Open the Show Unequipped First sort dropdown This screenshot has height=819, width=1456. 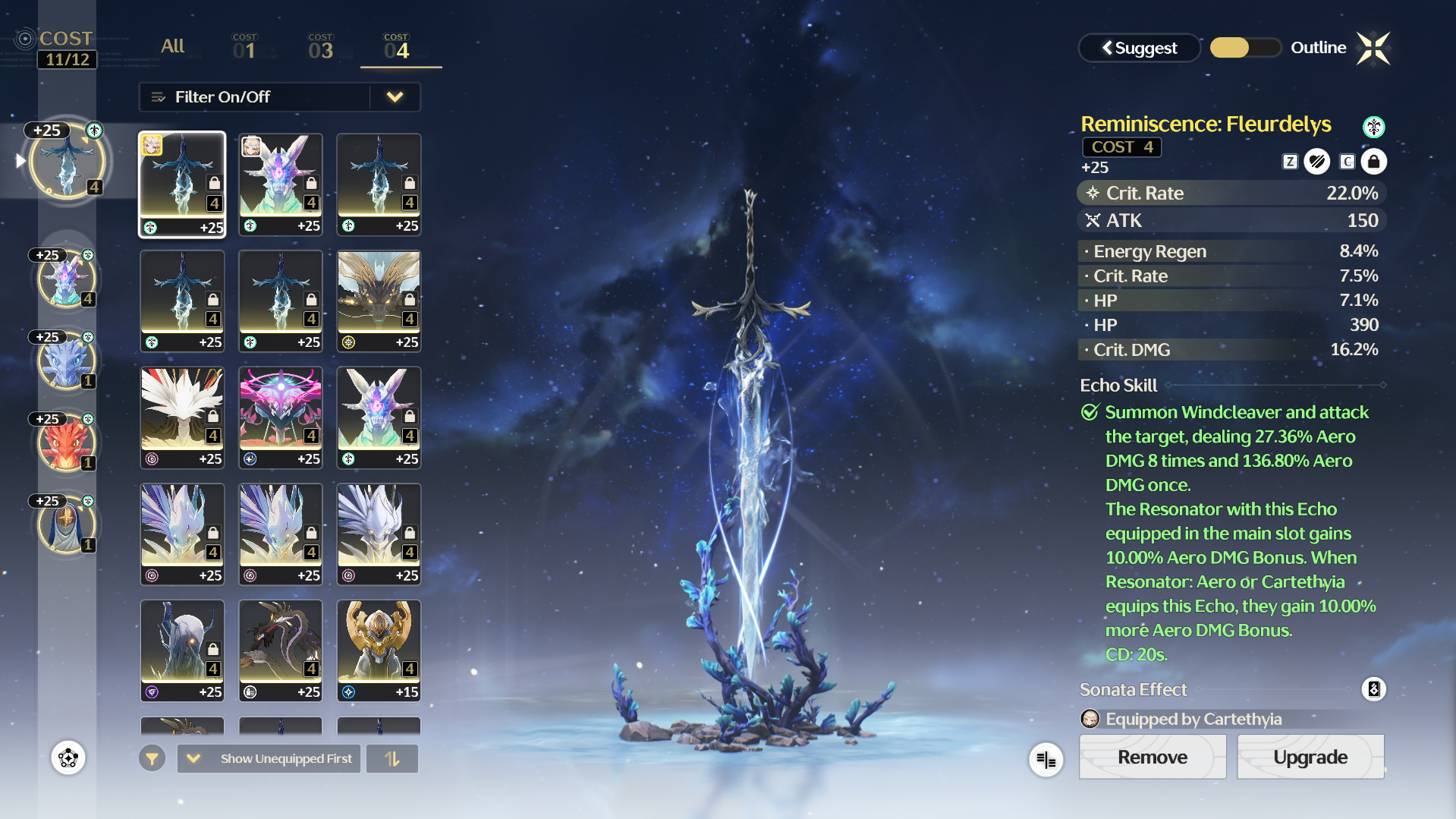point(269,758)
